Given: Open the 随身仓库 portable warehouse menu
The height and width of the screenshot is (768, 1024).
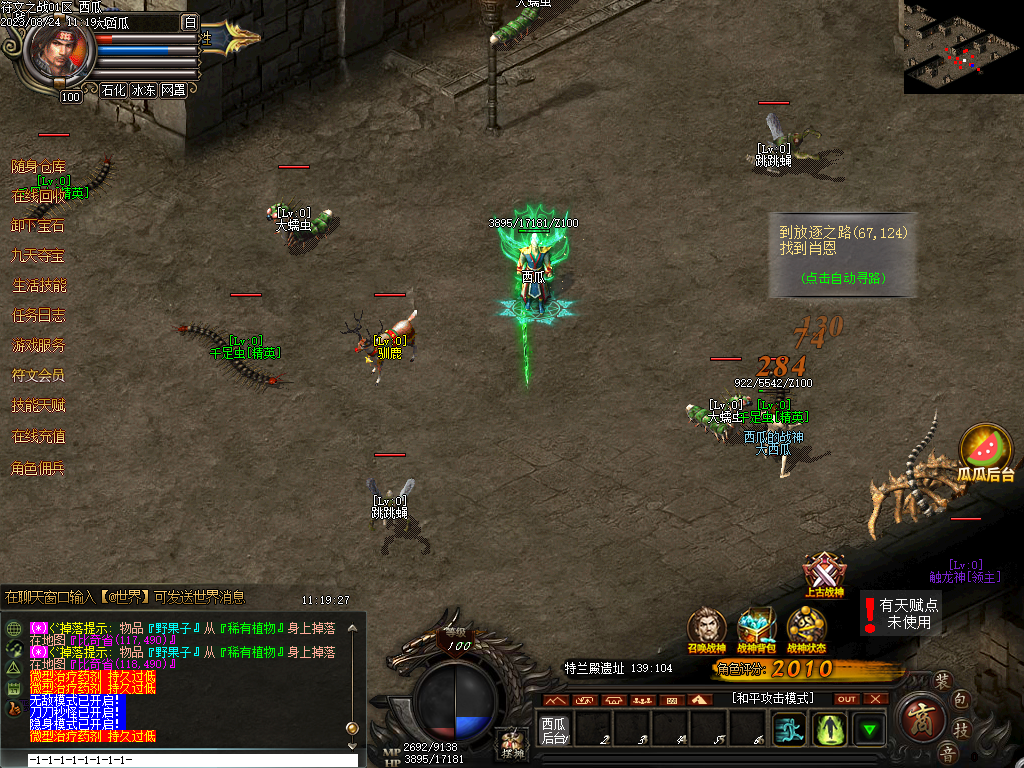Looking at the screenshot, I should 38,166.
